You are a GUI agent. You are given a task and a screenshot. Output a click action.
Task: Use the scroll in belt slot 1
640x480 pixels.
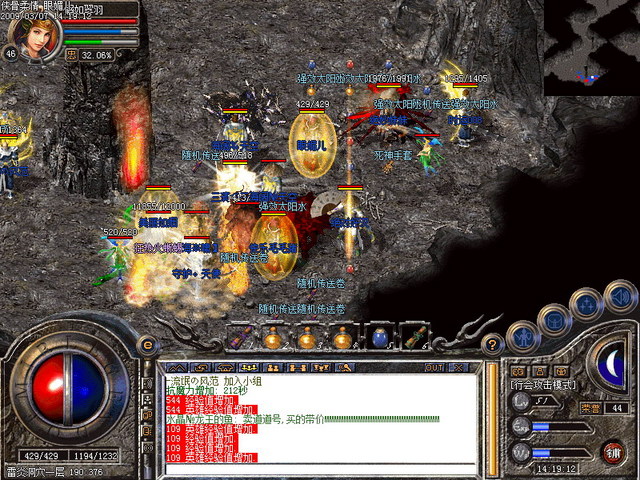point(238,338)
